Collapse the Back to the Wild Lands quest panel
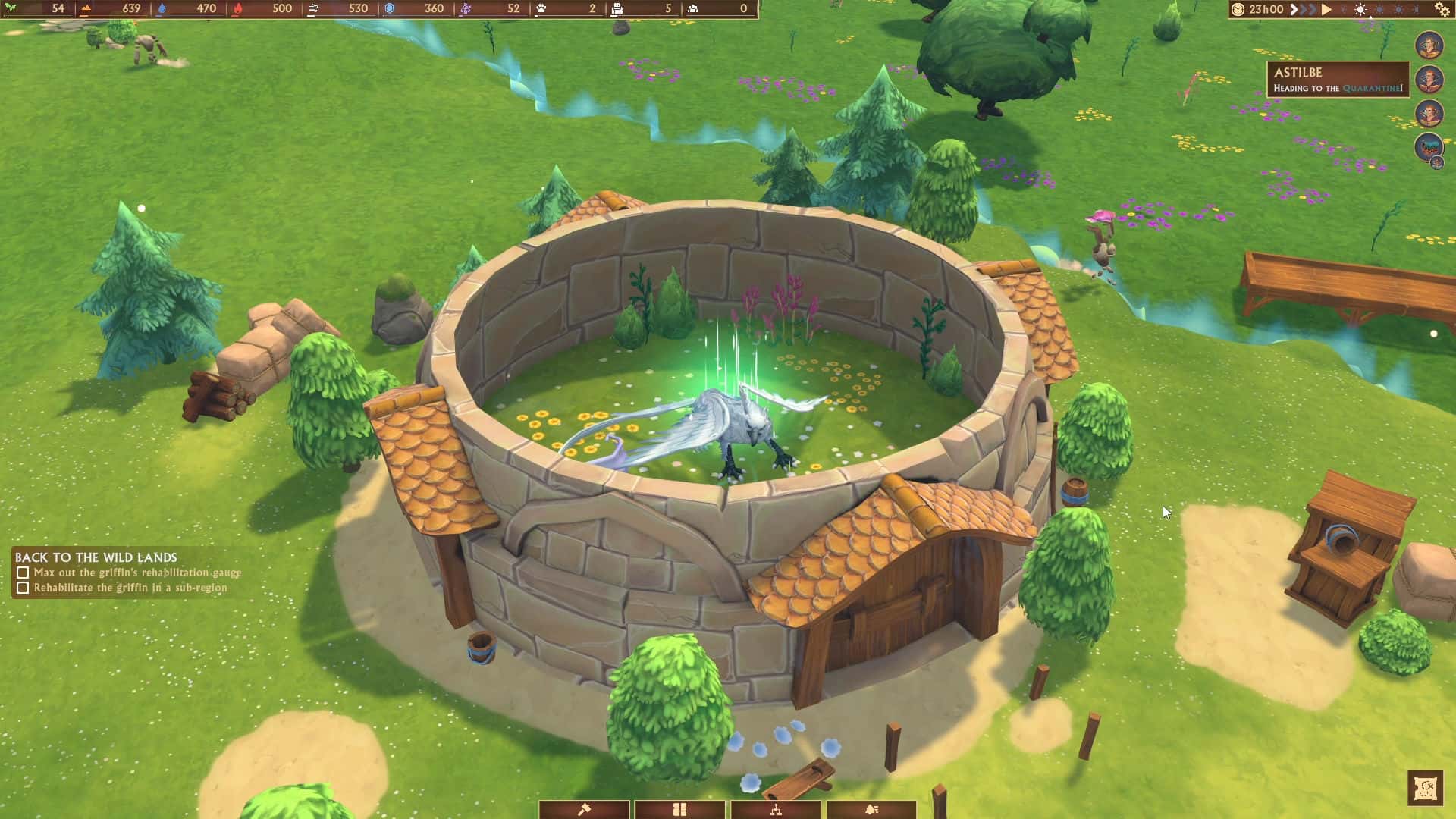The width and height of the screenshot is (1456, 819). pyautogui.click(x=95, y=557)
